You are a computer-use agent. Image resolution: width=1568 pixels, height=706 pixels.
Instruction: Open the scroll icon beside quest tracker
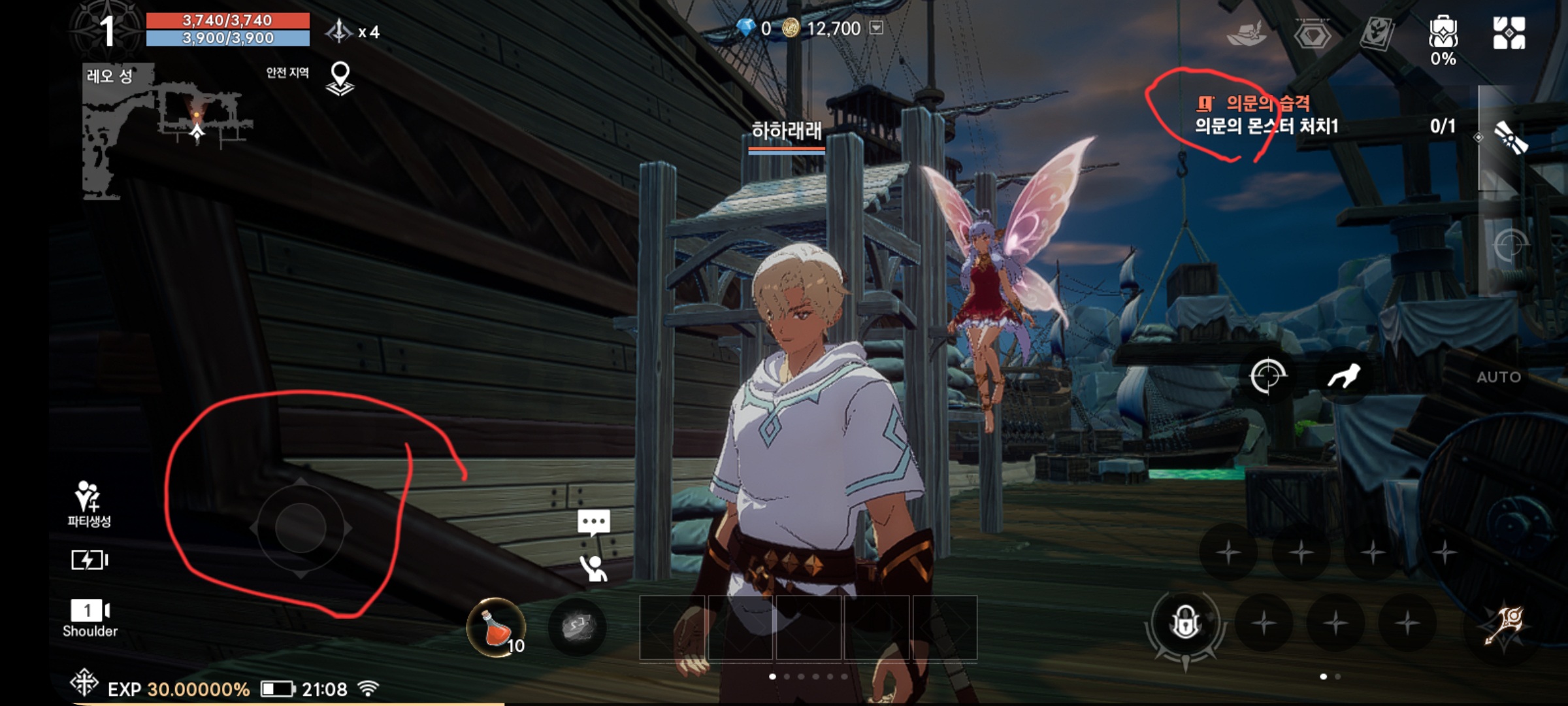coord(1511,137)
